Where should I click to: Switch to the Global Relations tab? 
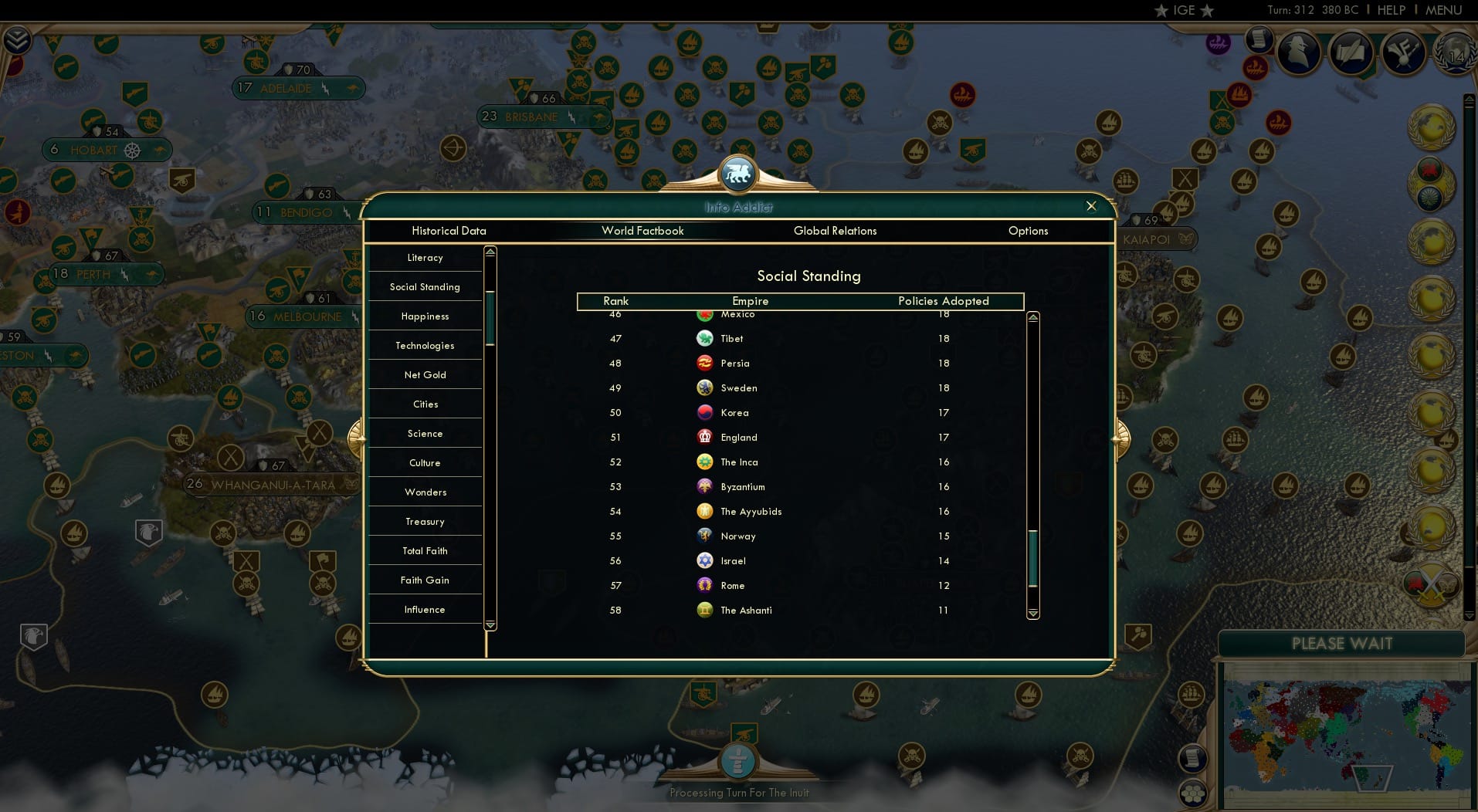(835, 231)
